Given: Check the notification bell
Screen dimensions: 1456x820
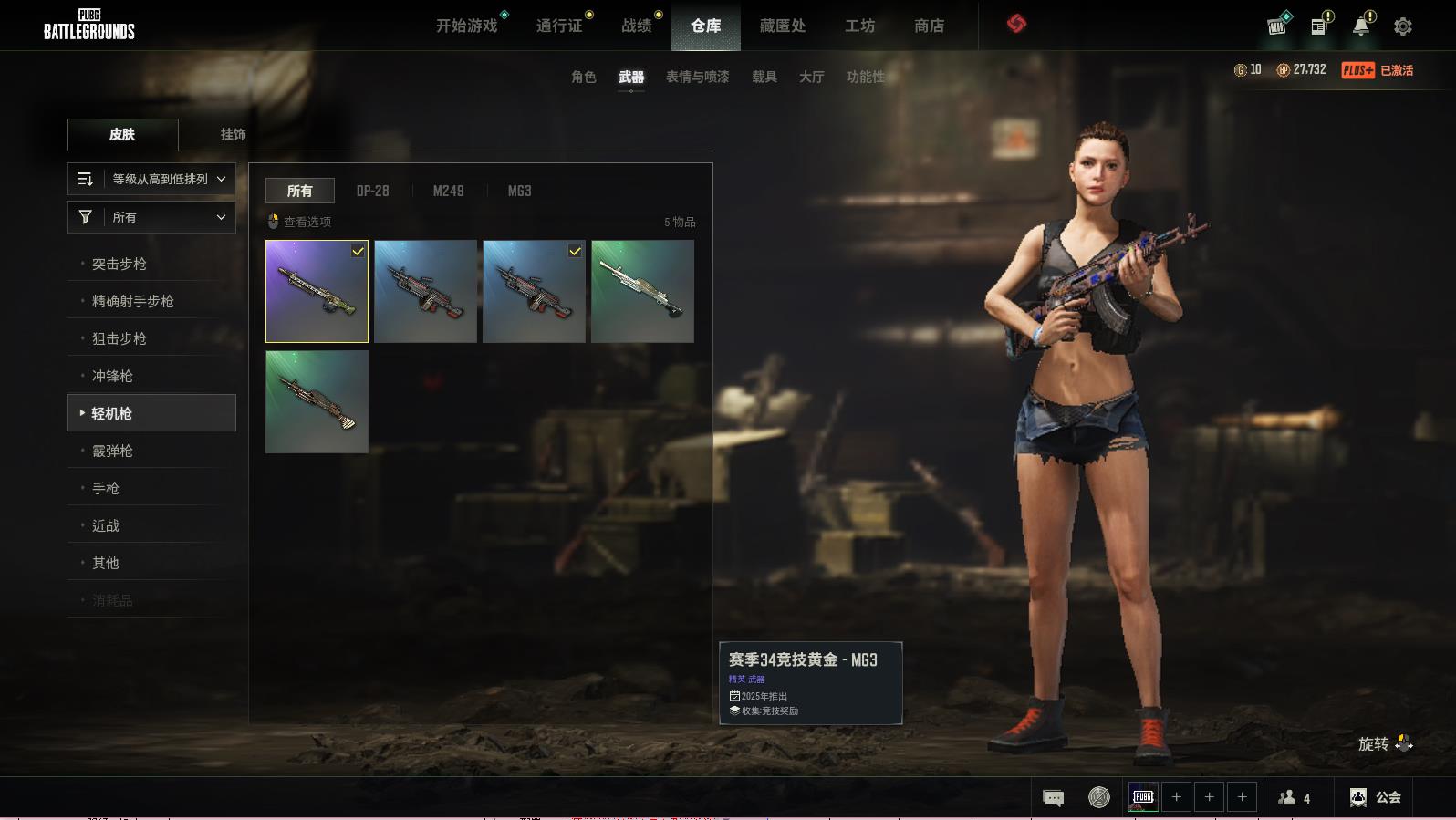Looking at the screenshot, I should [1360, 26].
